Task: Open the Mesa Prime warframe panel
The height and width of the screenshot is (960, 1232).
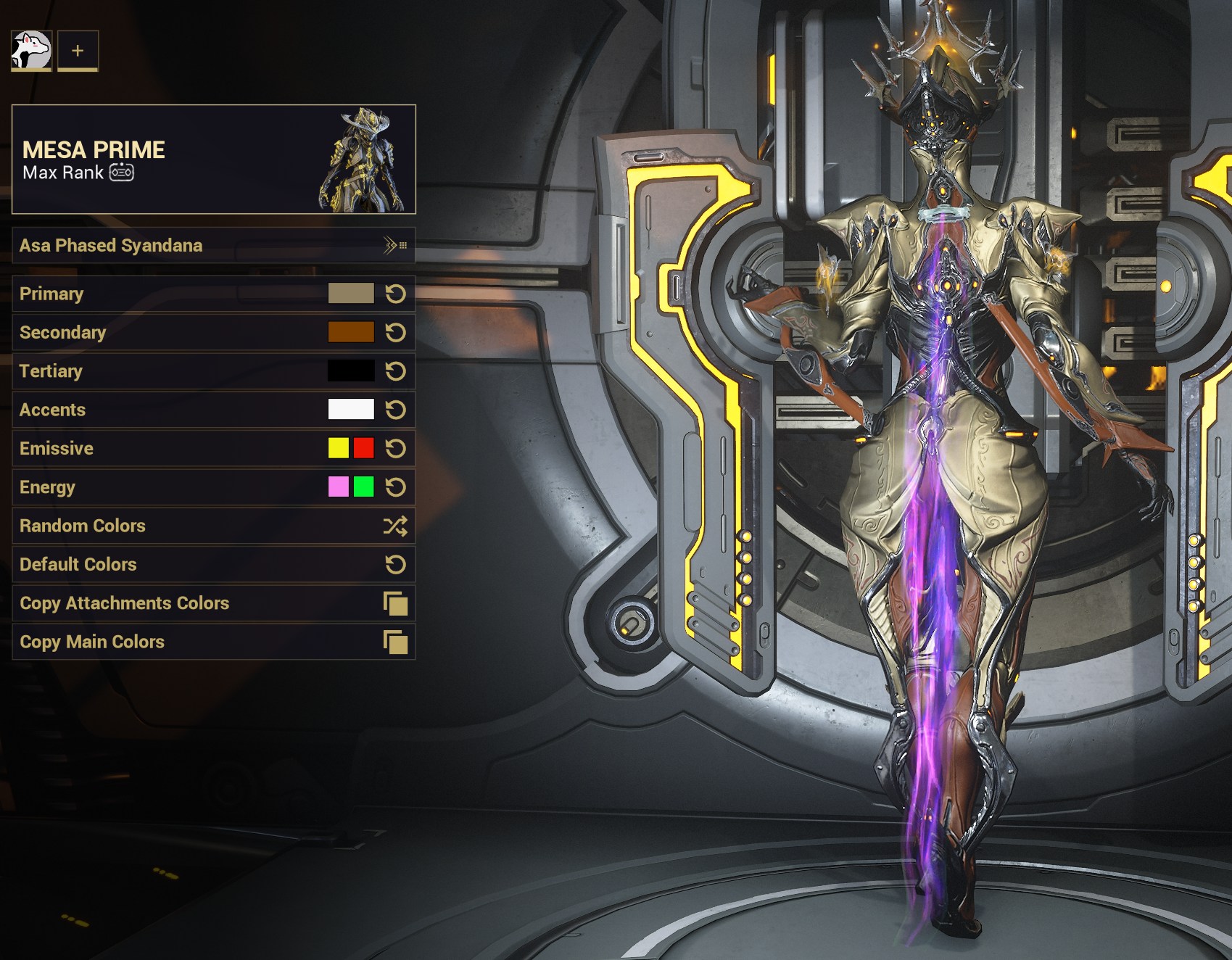Action: click(x=213, y=160)
